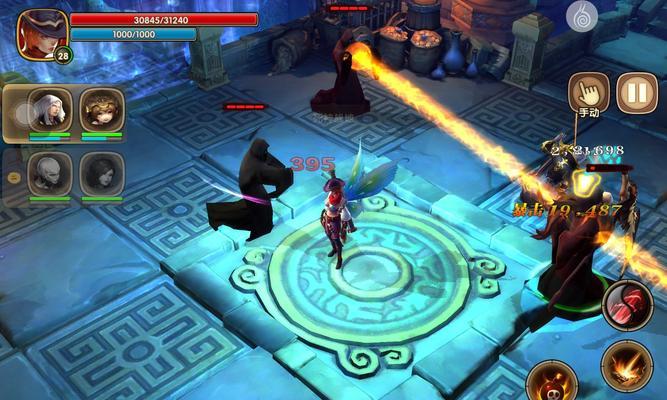Trigger the flaming skull bomb skill
Screen dimensions: 667x400
point(552,381)
